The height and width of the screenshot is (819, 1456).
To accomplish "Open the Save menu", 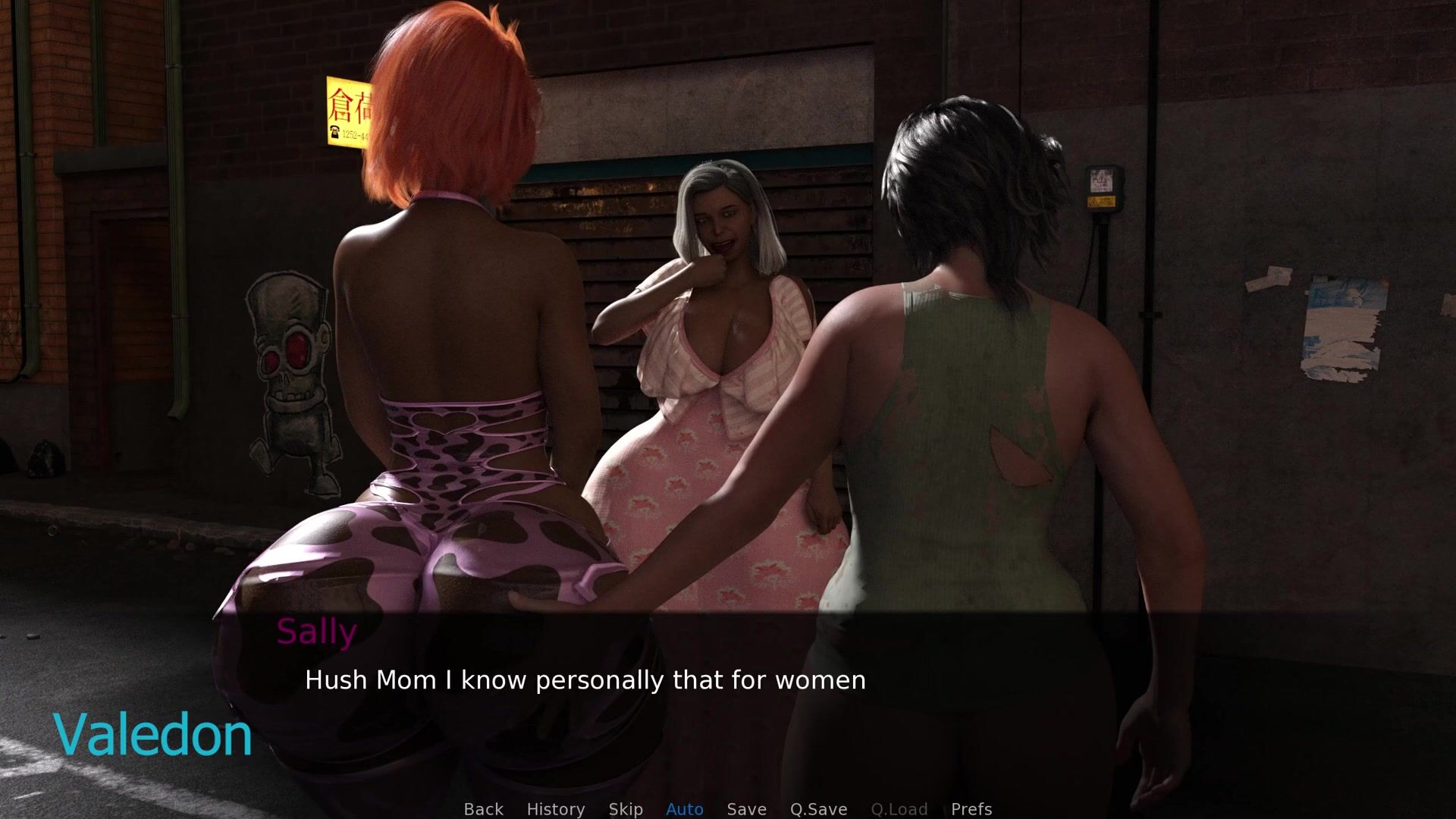I will point(746,809).
